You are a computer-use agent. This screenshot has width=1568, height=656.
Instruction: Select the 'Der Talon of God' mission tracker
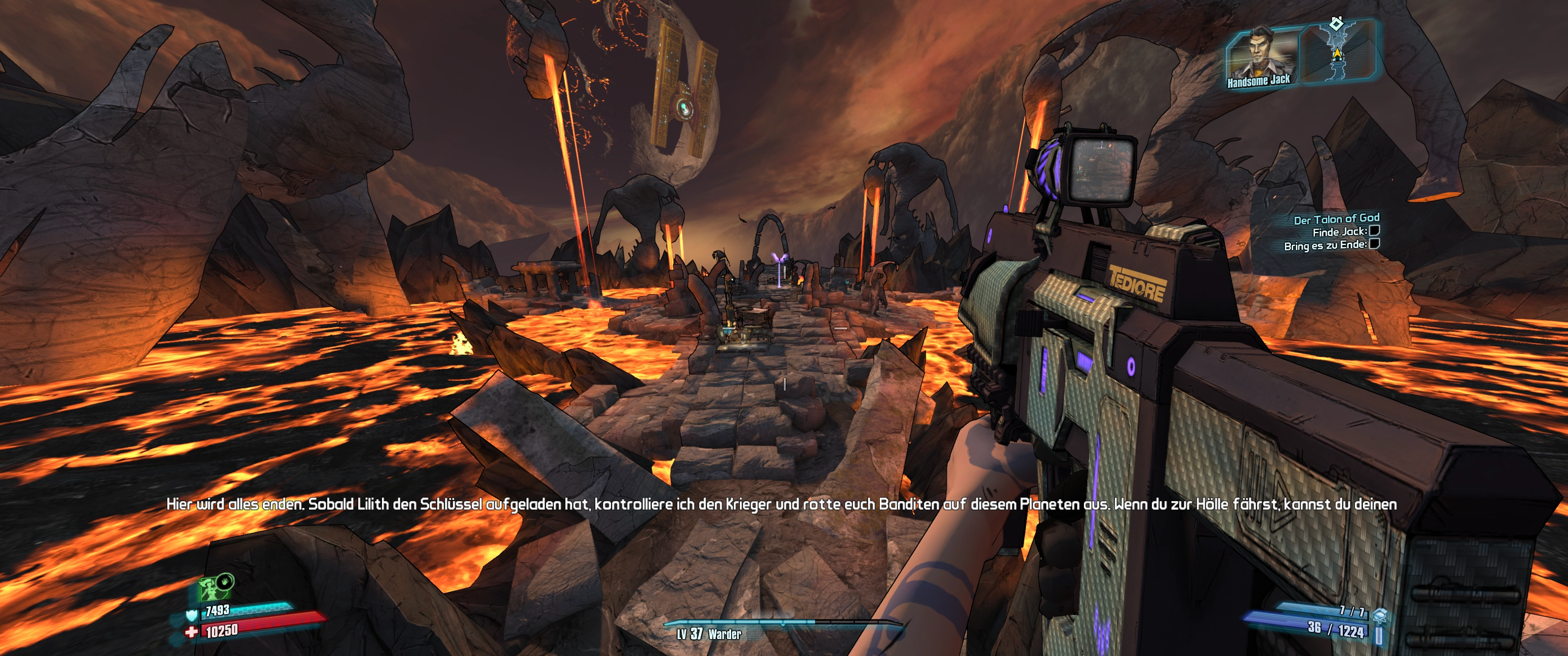[x=1336, y=219]
